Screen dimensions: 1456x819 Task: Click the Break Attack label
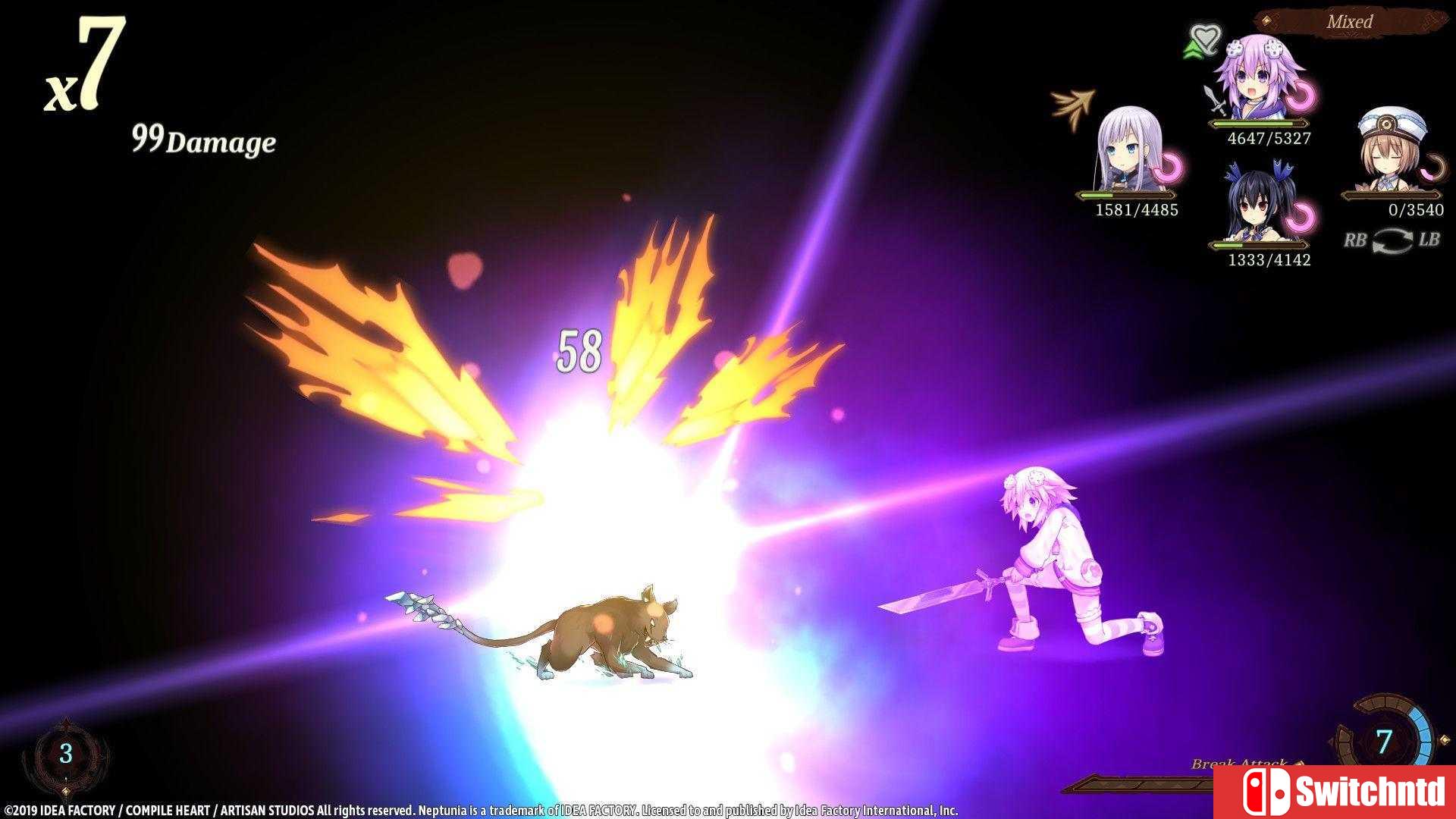[1241, 764]
